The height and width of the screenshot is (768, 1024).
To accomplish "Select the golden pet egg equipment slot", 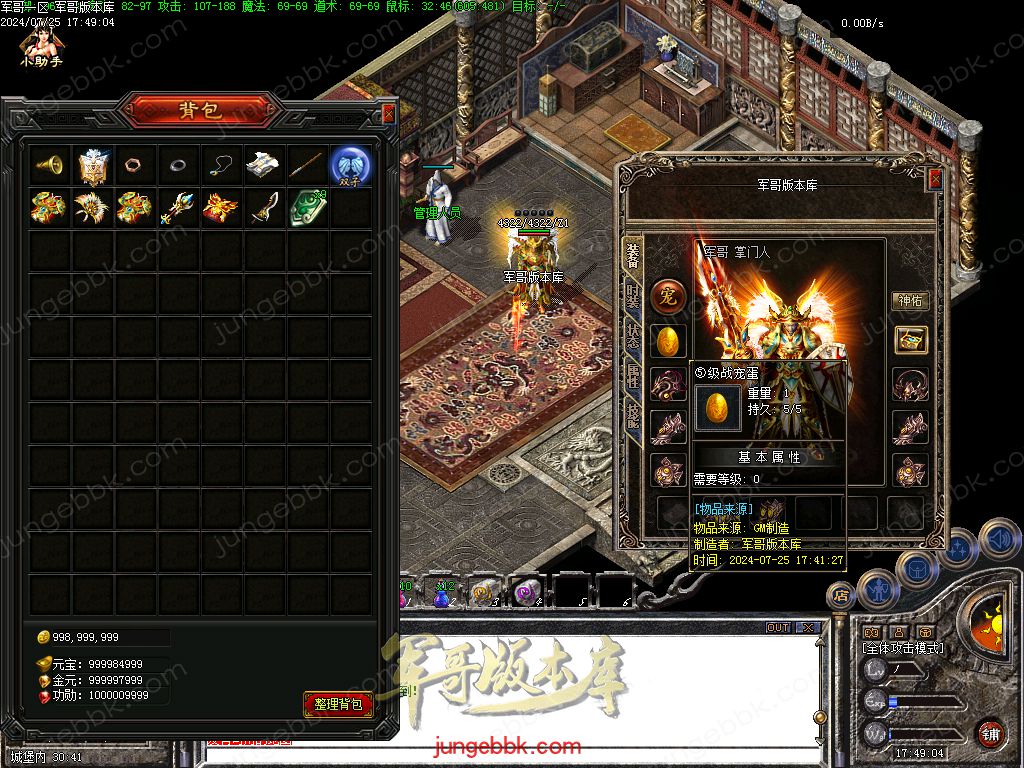I will 668,341.
